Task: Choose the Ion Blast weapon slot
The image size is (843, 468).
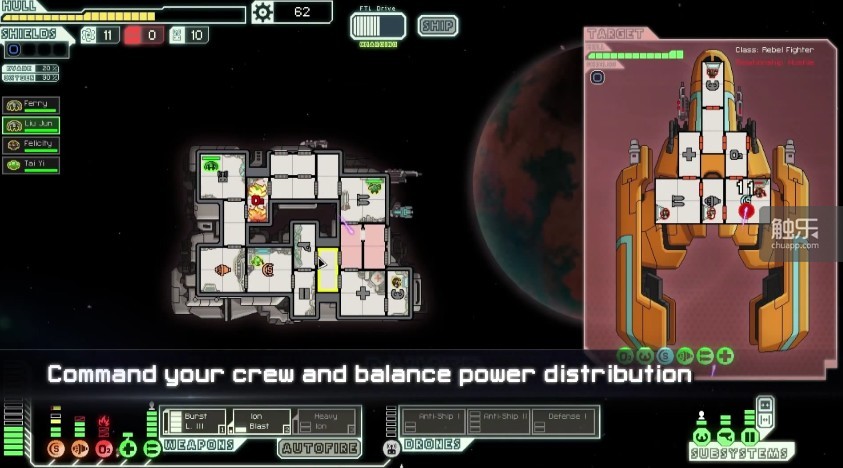Action: 260,421
